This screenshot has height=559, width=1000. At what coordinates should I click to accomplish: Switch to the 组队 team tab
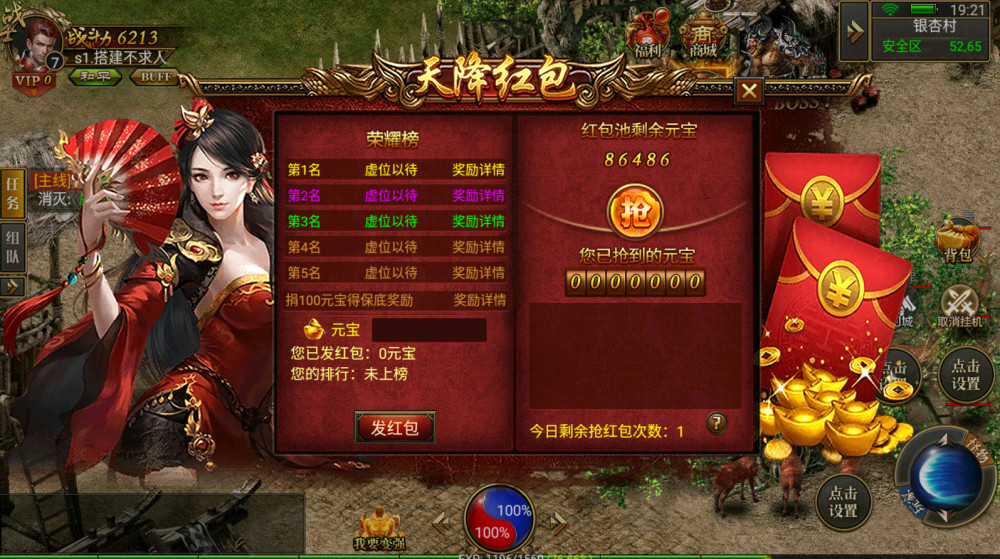click(13, 247)
